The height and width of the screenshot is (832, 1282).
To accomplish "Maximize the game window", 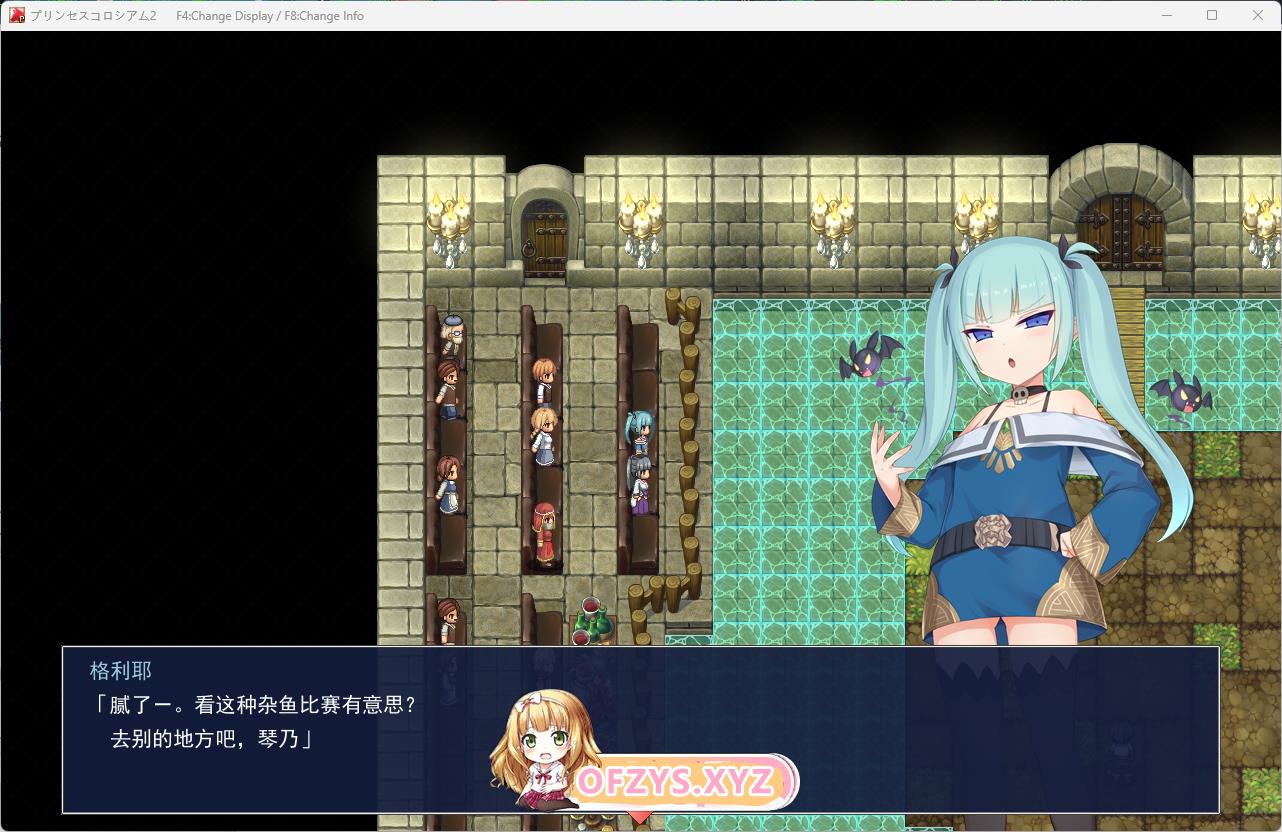I will click(1212, 15).
